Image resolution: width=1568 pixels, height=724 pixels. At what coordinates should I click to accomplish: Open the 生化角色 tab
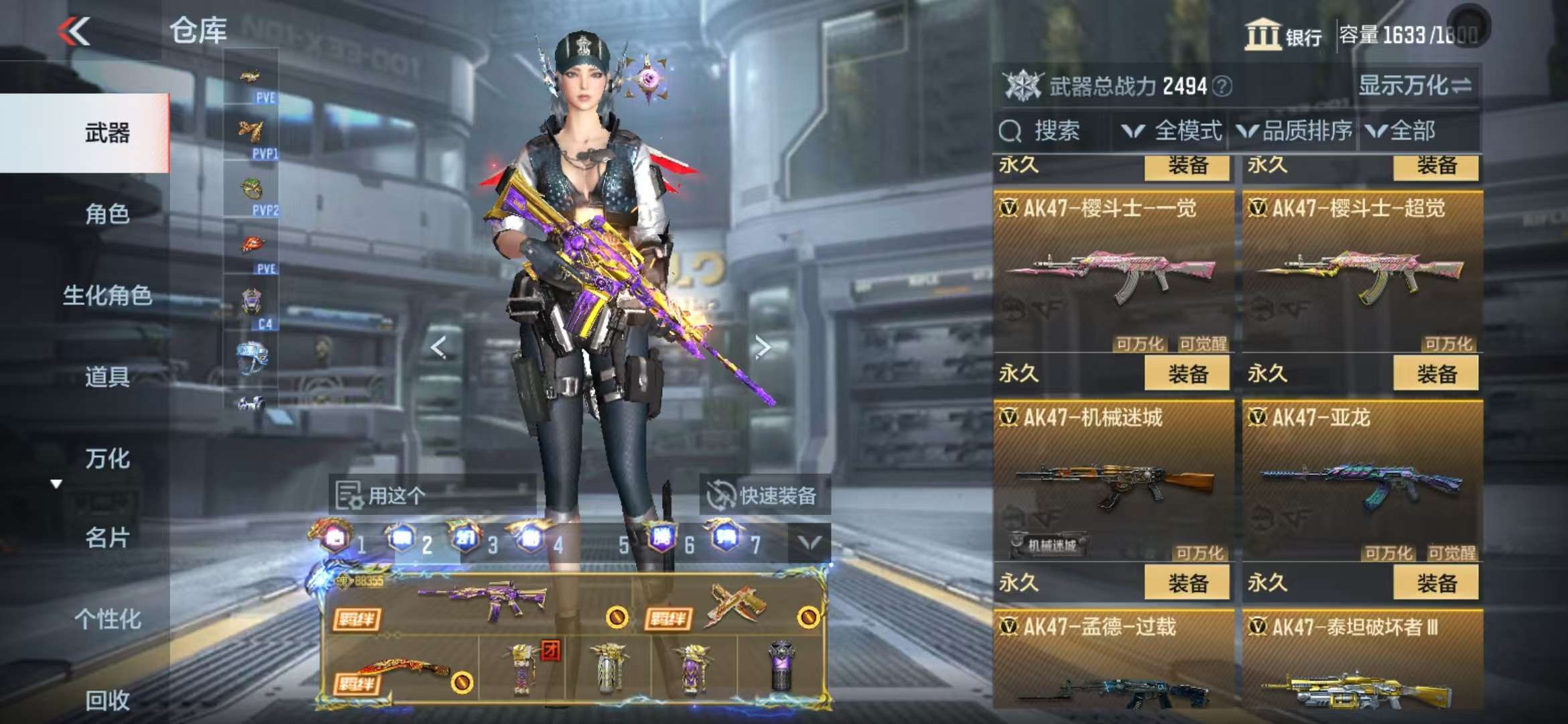[x=107, y=295]
